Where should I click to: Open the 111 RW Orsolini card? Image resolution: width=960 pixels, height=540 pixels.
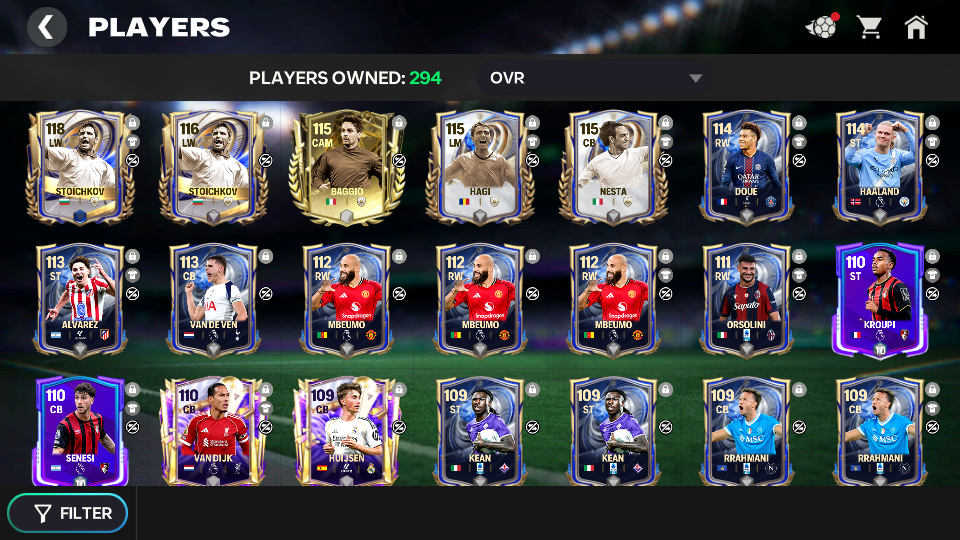pyautogui.click(x=746, y=299)
